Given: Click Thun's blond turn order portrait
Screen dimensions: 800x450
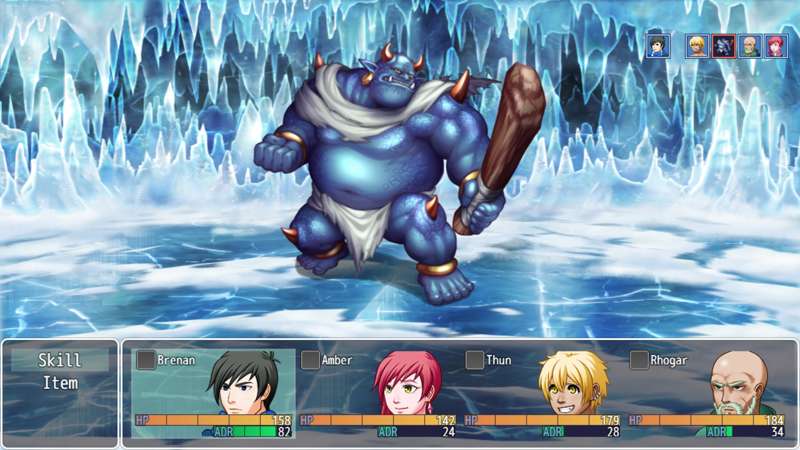Looking at the screenshot, I should 697,46.
